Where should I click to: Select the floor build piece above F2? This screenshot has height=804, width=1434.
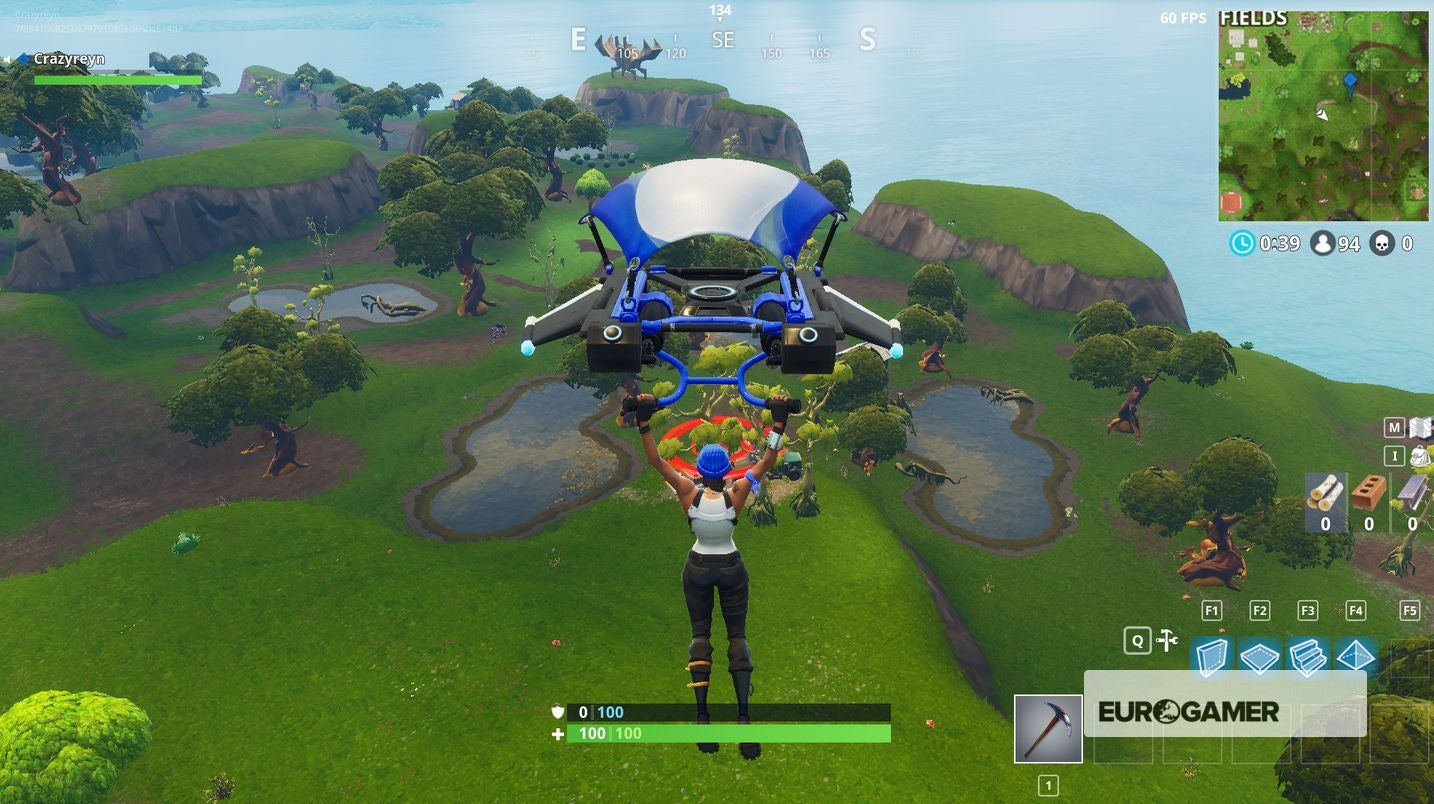tap(1259, 657)
